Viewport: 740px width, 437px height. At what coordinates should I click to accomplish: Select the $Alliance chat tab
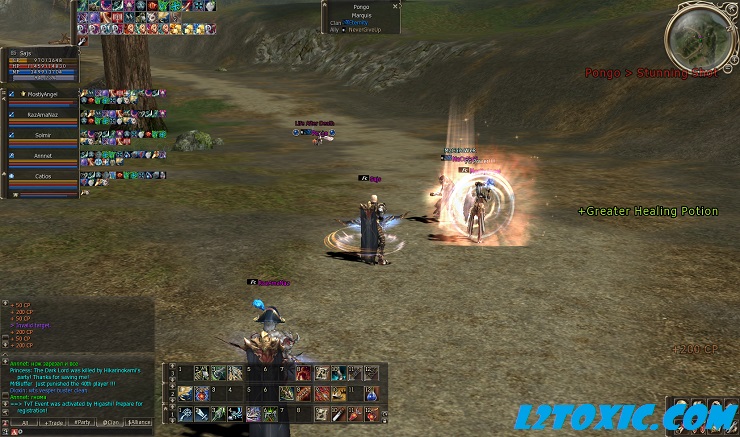pyautogui.click(x=141, y=423)
